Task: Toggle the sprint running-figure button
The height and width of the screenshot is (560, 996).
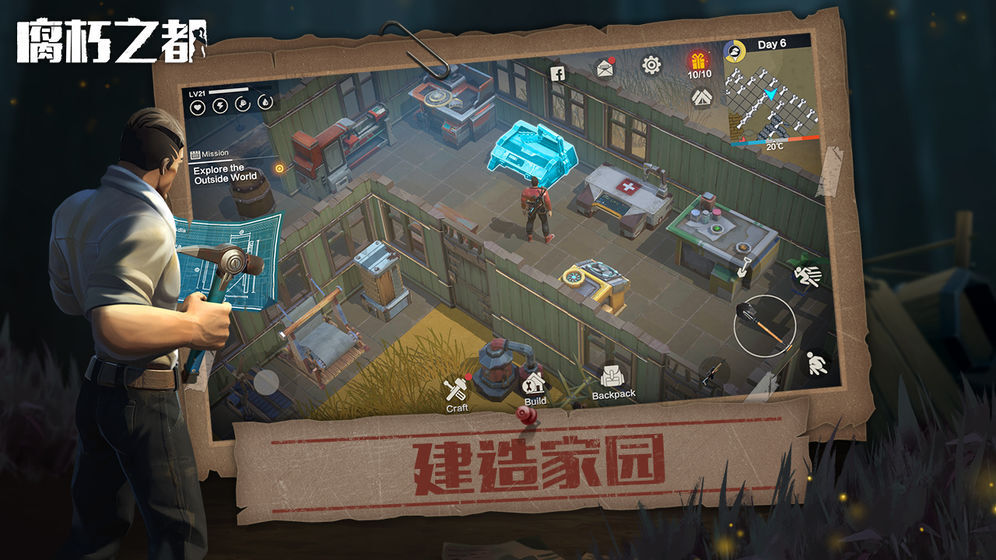Action: [x=810, y=274]
